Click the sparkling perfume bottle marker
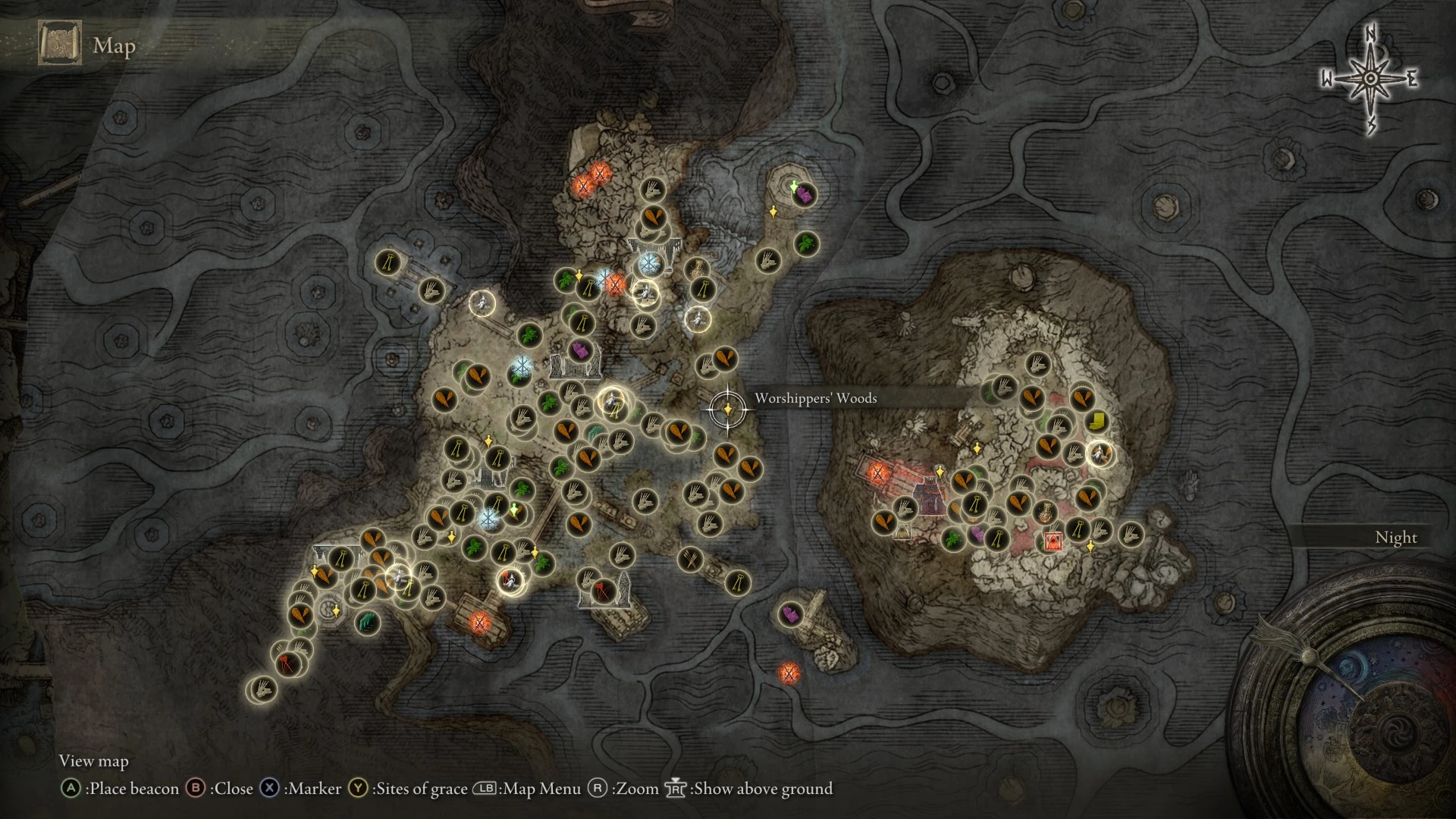The image size is (1456, 819). pyautogui.click(x=1046, y=511)
